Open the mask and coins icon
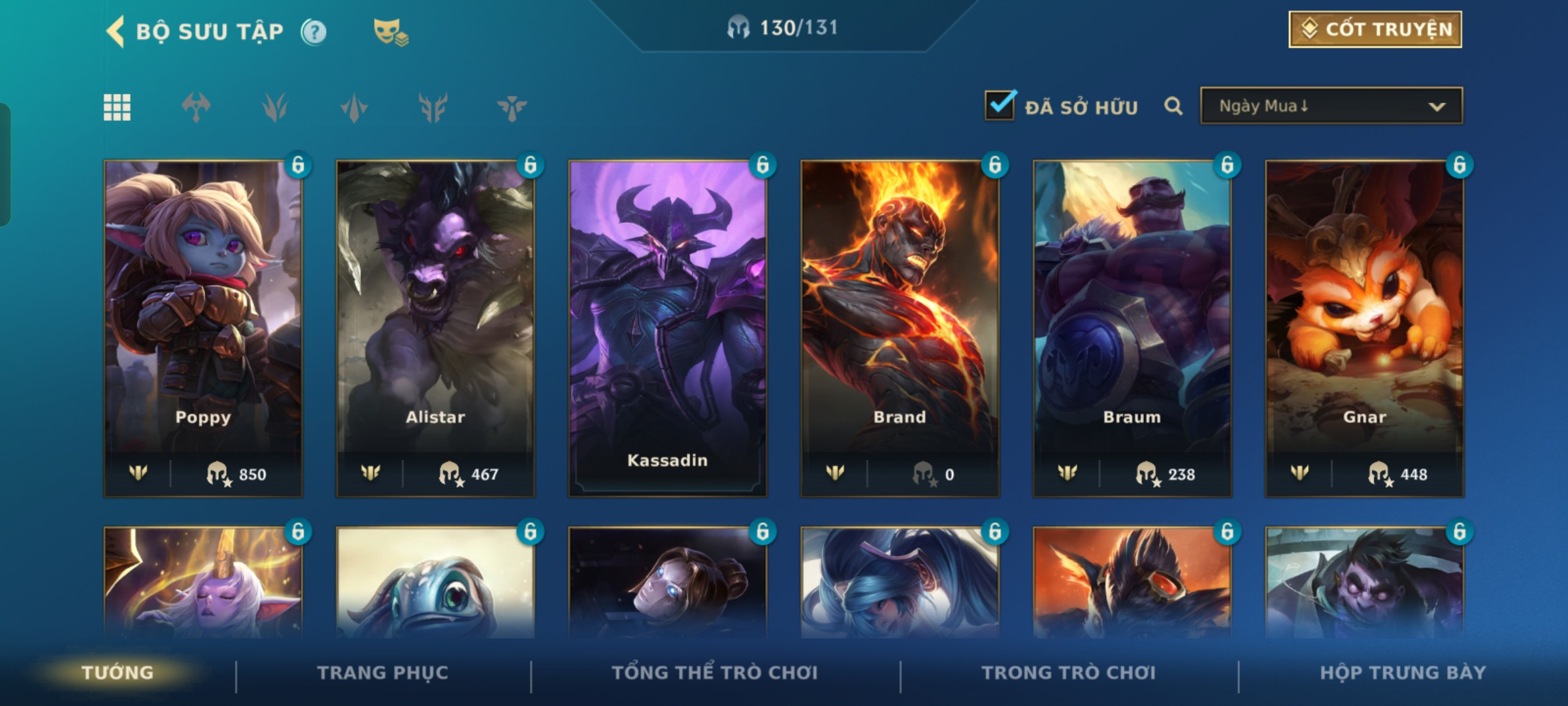The height and width of the screenshot is (706, 1568). [390, 31]
